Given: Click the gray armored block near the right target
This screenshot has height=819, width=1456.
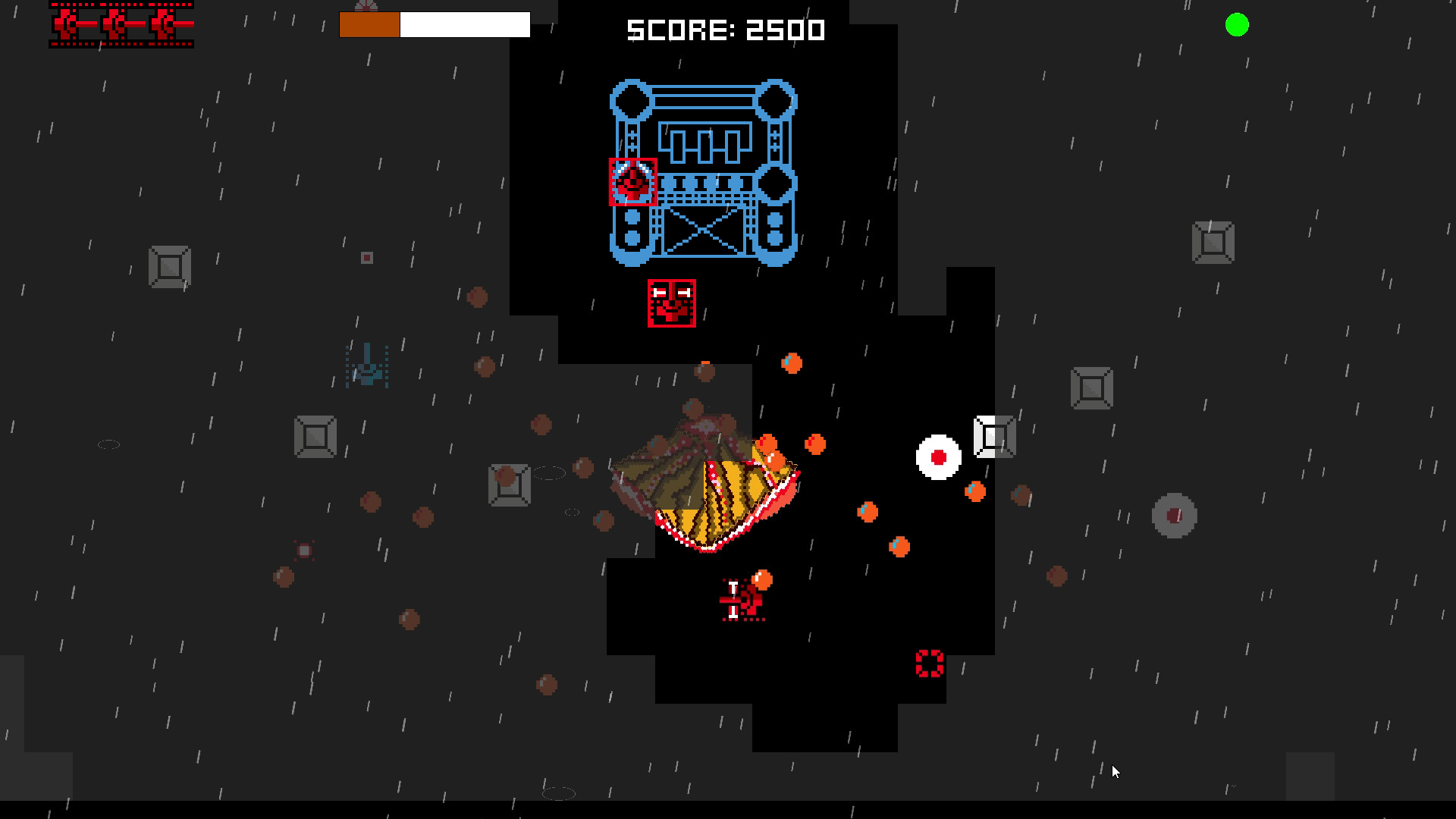Looking at the screenshot, I should 995,436.
